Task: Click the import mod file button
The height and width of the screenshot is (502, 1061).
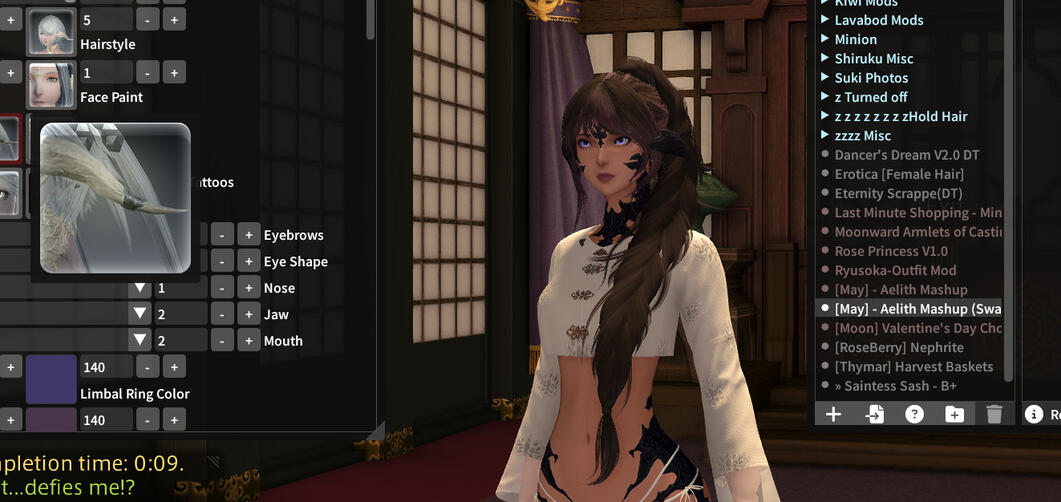Action: click(x=874, y=414)
